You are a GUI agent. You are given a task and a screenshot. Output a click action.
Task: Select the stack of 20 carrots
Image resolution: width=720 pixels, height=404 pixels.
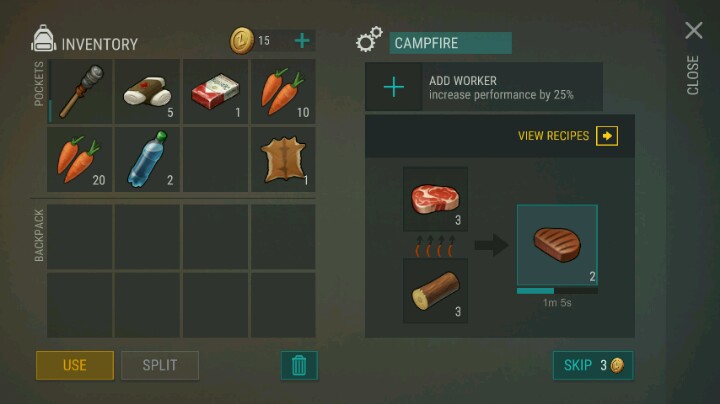[80, 159]
